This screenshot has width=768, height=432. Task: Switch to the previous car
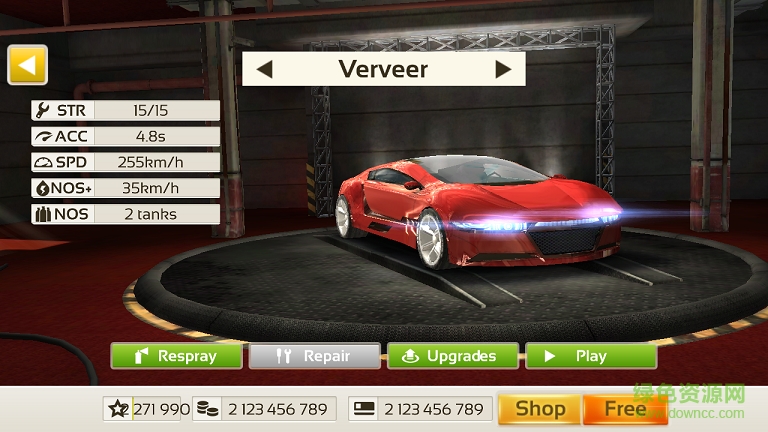(x=265, y=69)
